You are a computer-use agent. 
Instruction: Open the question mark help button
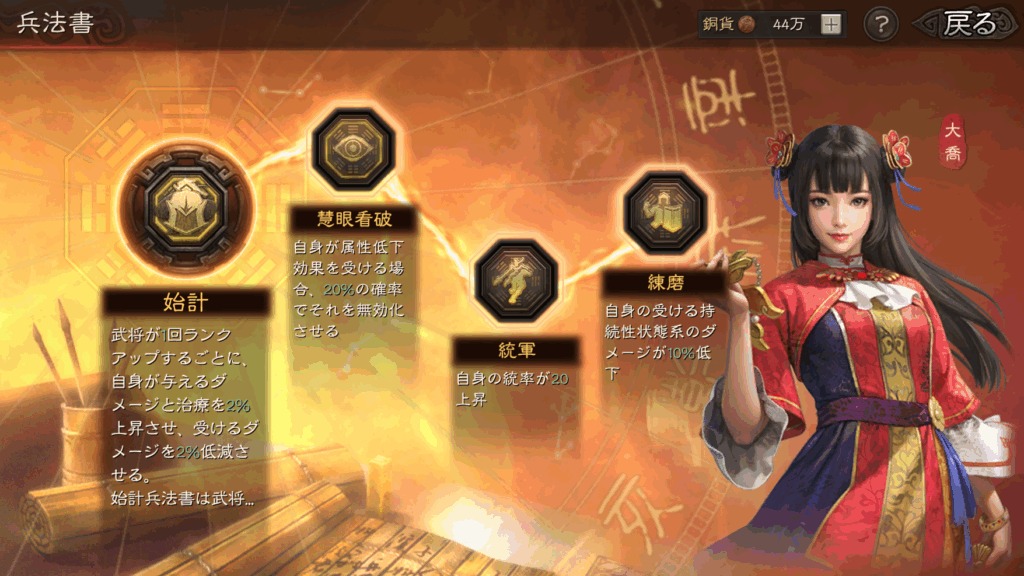[x=880, y=24]
